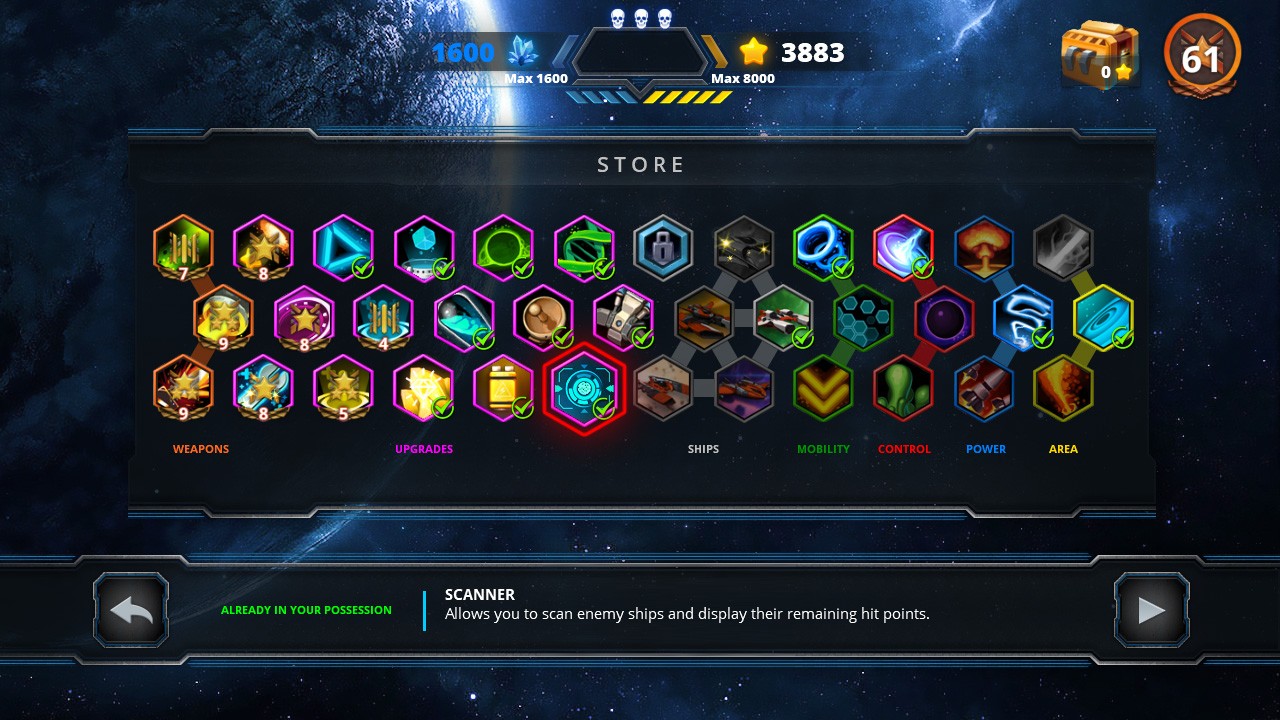Screen dimensions: 1280x720
Task: Pick the blue triangle upgrade
Action: (343, 248)
